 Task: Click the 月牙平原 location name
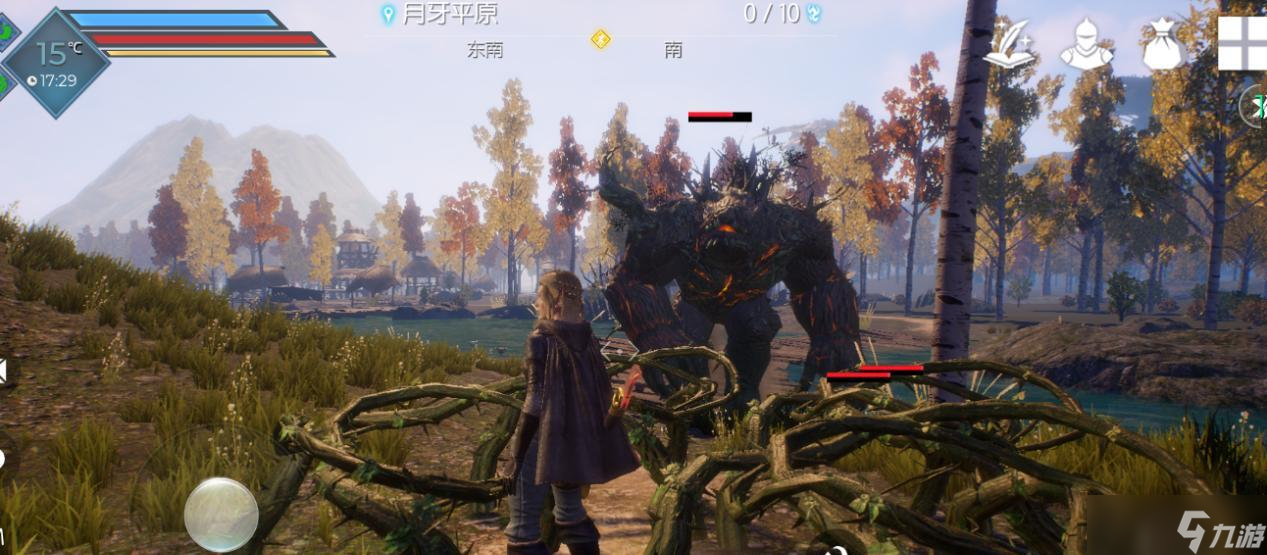tap(451, 14)
